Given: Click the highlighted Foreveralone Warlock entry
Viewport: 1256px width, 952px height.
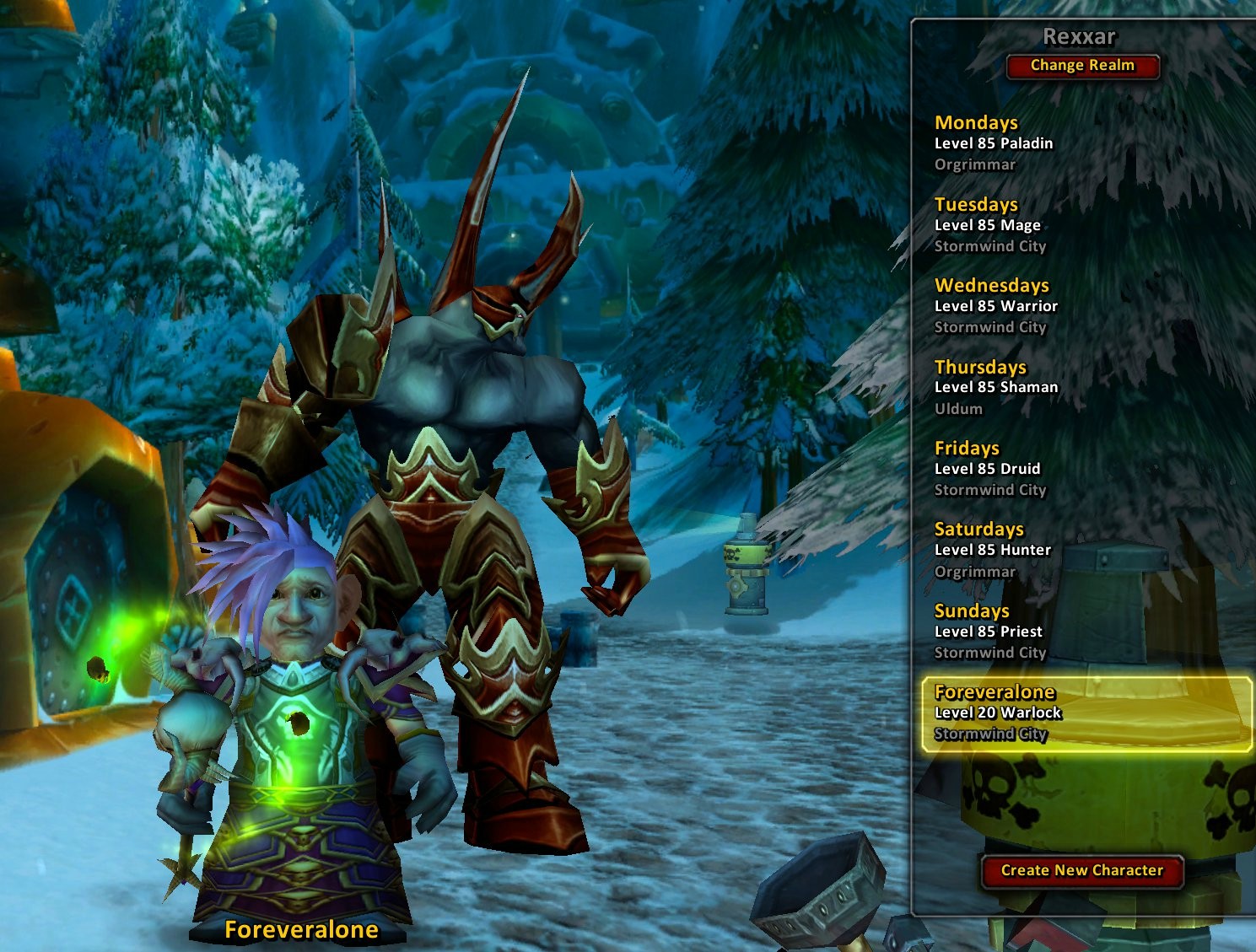Looking at the screenshot, I should (1086, 713).
